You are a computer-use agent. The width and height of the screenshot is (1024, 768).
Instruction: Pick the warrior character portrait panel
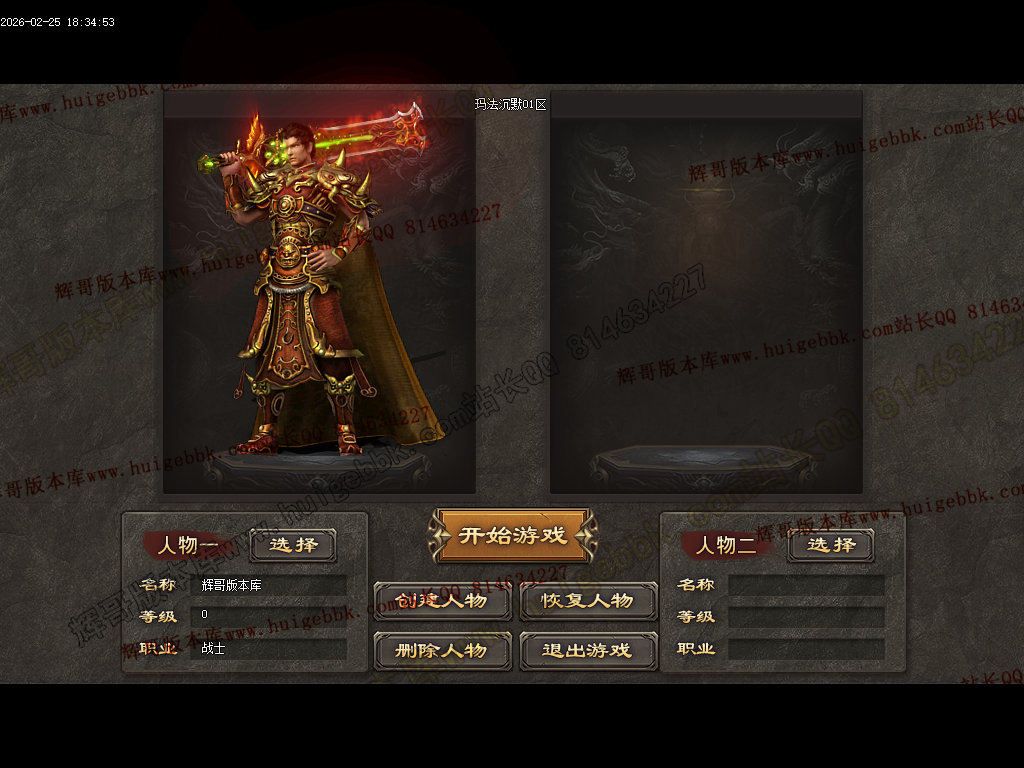(319, 293)
